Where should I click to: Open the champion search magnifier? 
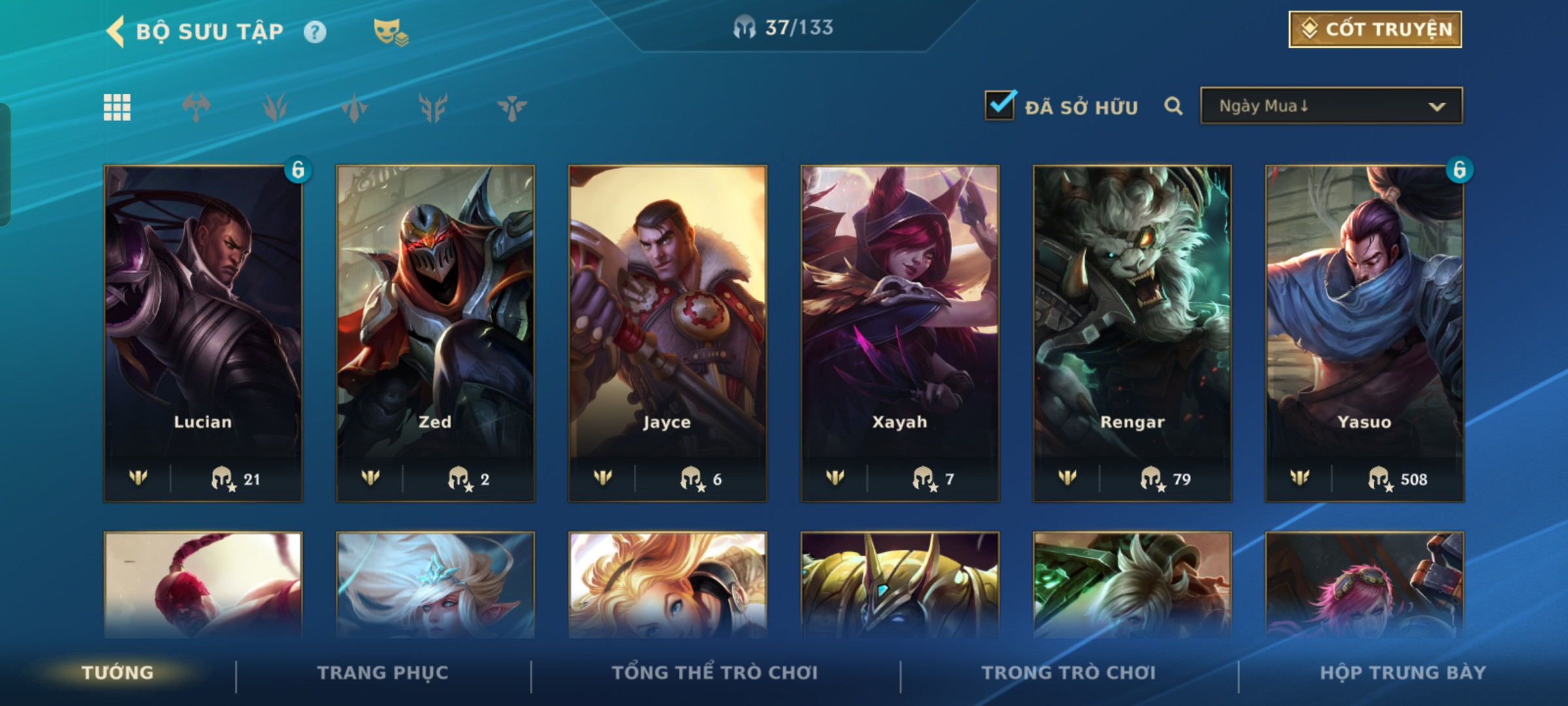click(1173, 106)
